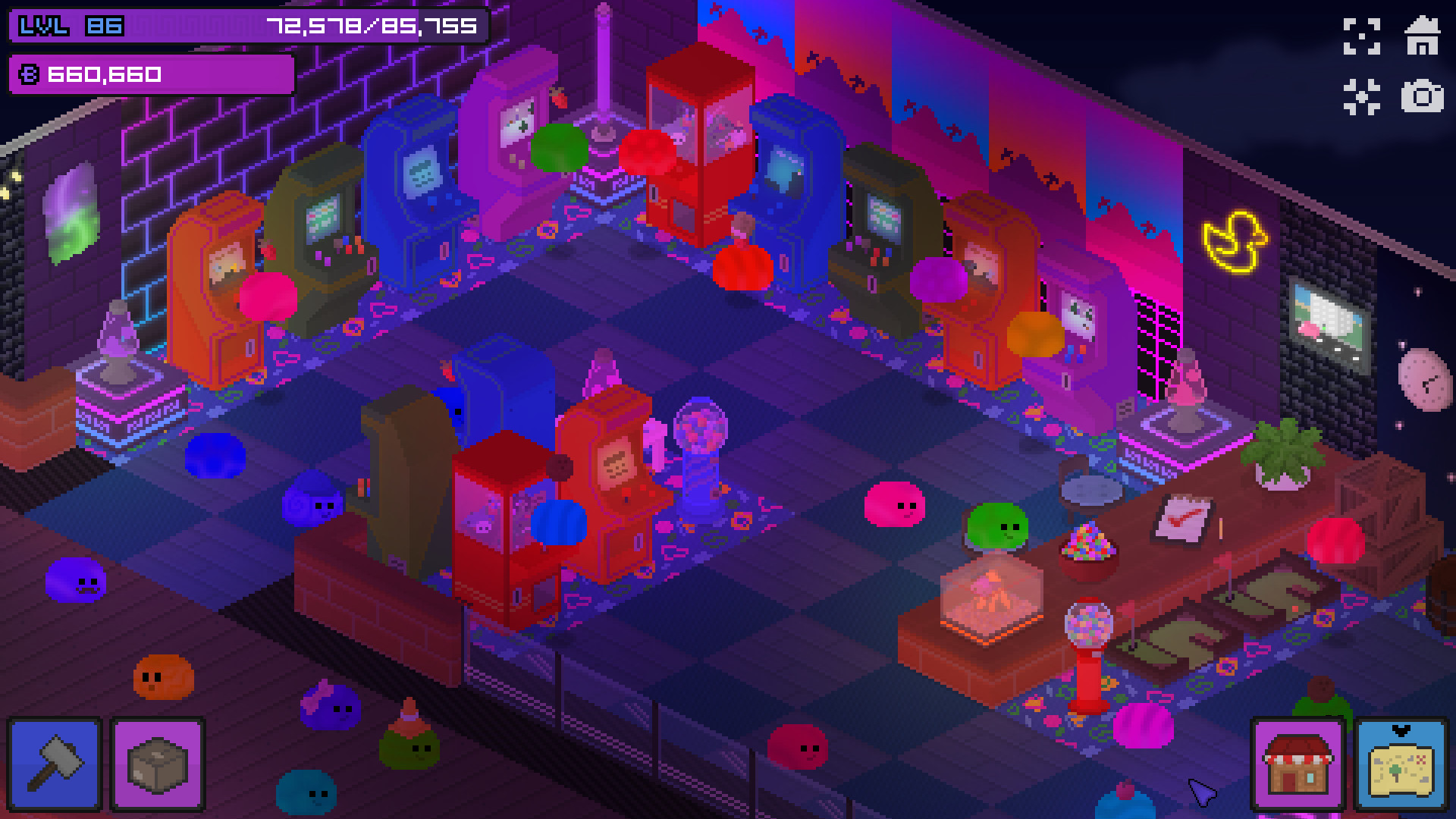Viewport: 1456px width, 819px height.
Task: Open the storage crate inventory
Action: click(156, 763)
